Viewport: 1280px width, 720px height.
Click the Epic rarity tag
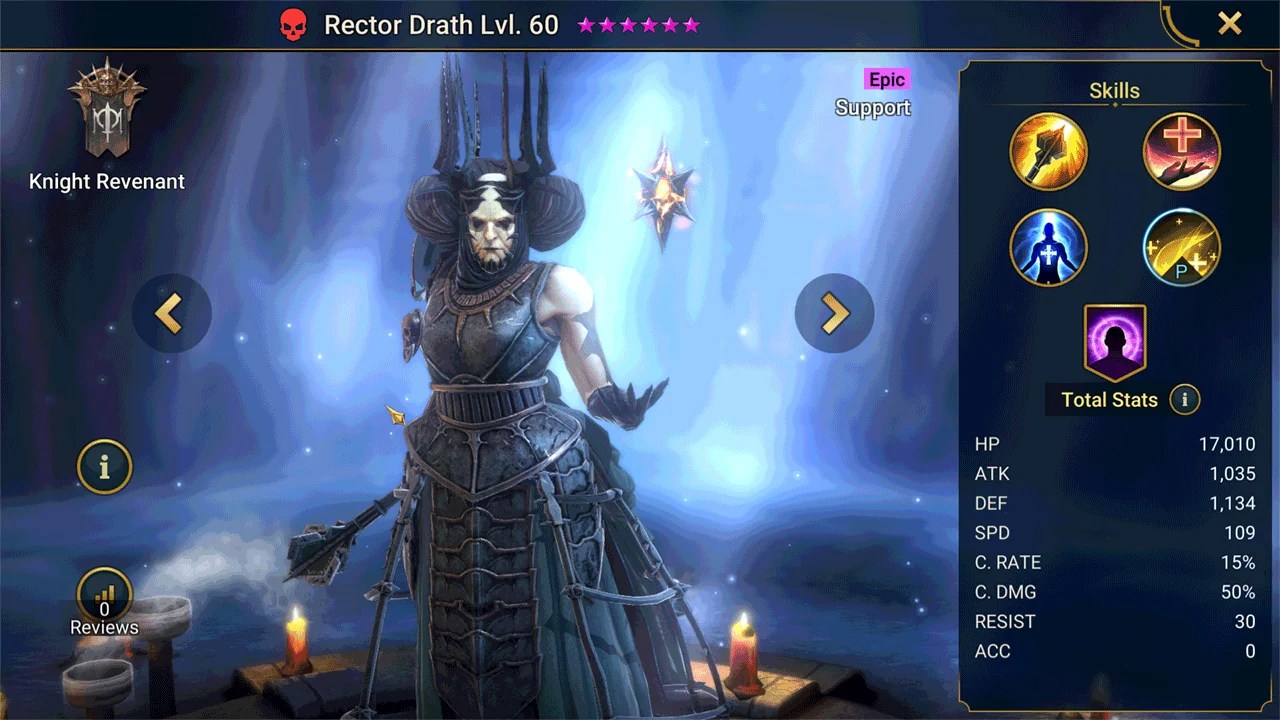[x=886, y=79]
